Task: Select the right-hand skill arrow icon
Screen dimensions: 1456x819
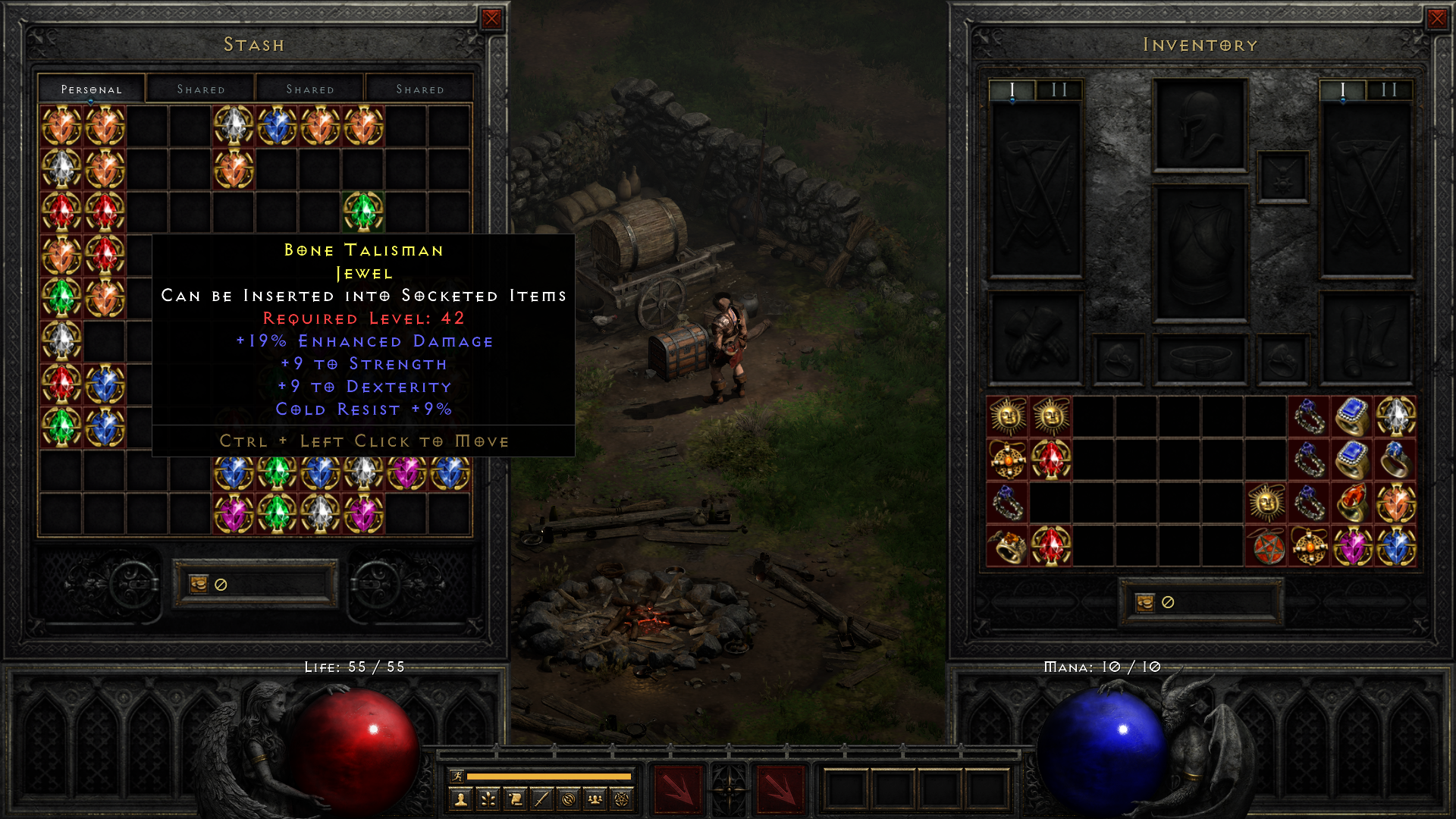Action: coord(782,791)
